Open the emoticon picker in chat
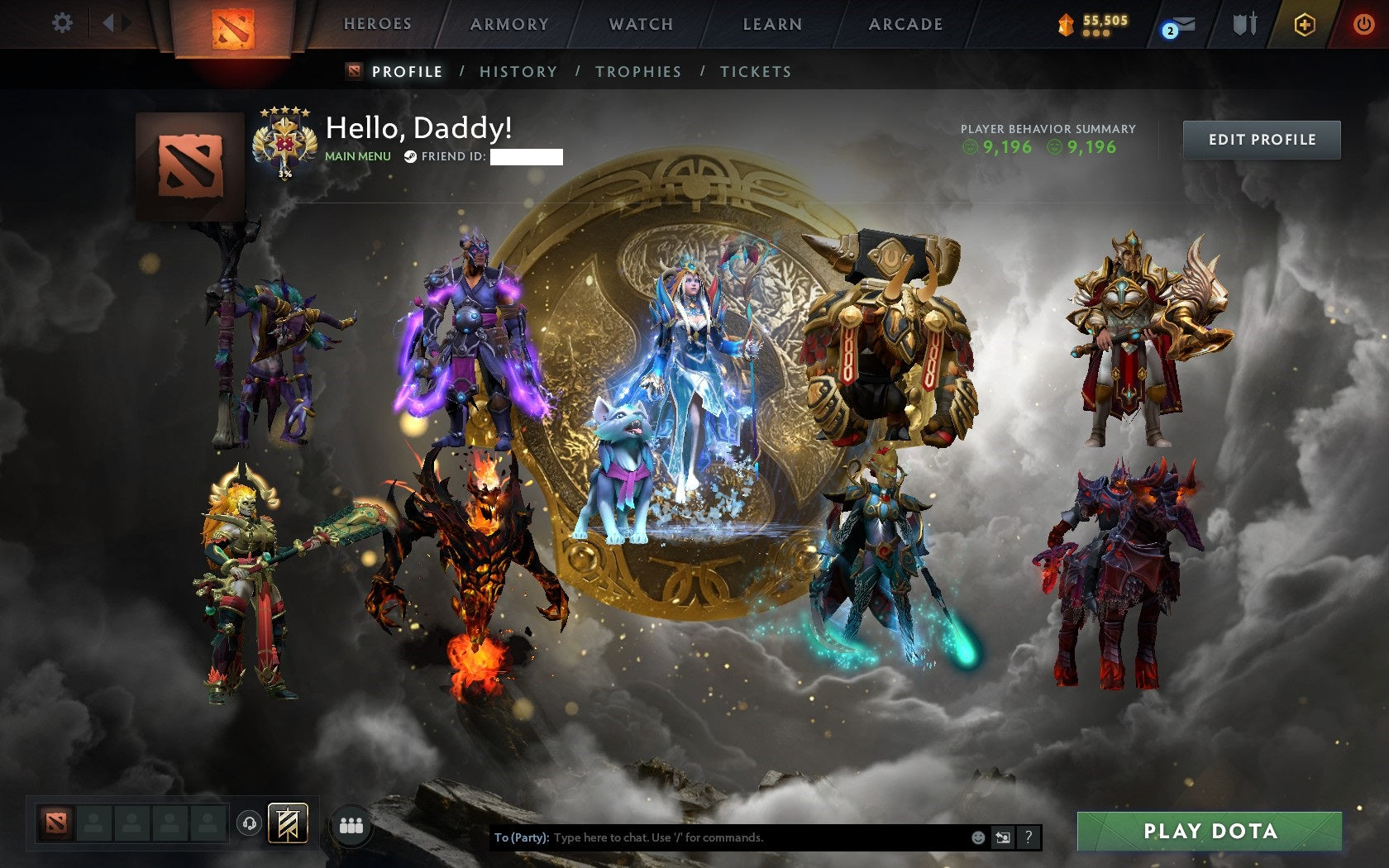This screenshot has height=868, width=1389. pyautogui.click(x=980, y=837)
